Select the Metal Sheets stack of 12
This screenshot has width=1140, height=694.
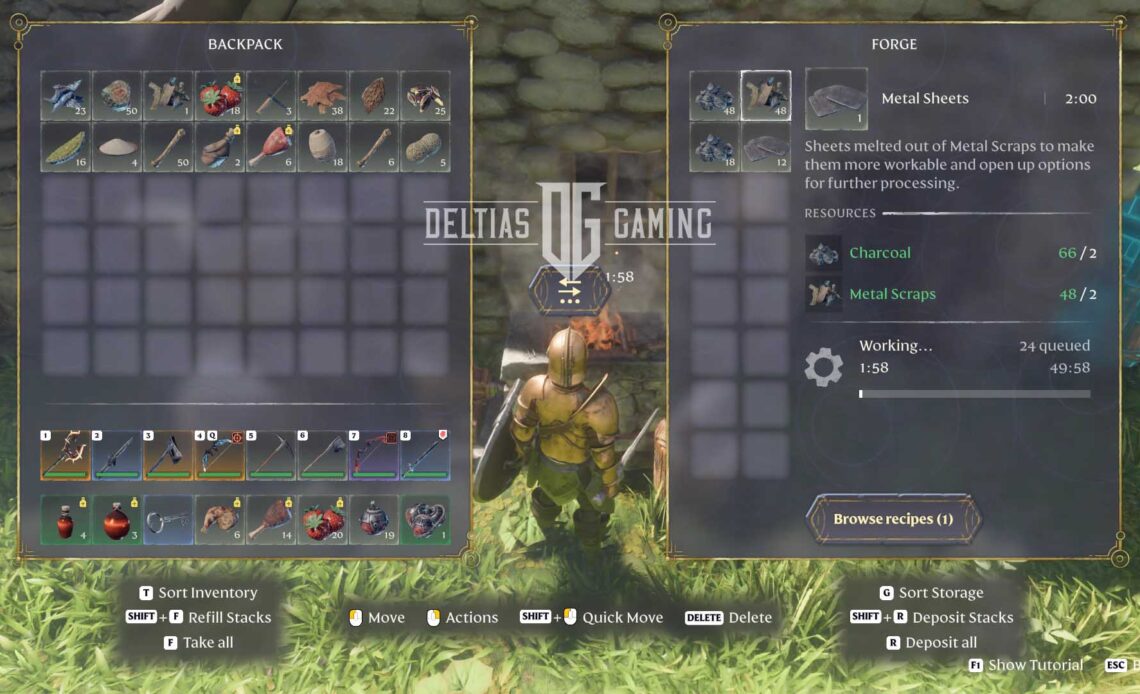pos(765,147)
